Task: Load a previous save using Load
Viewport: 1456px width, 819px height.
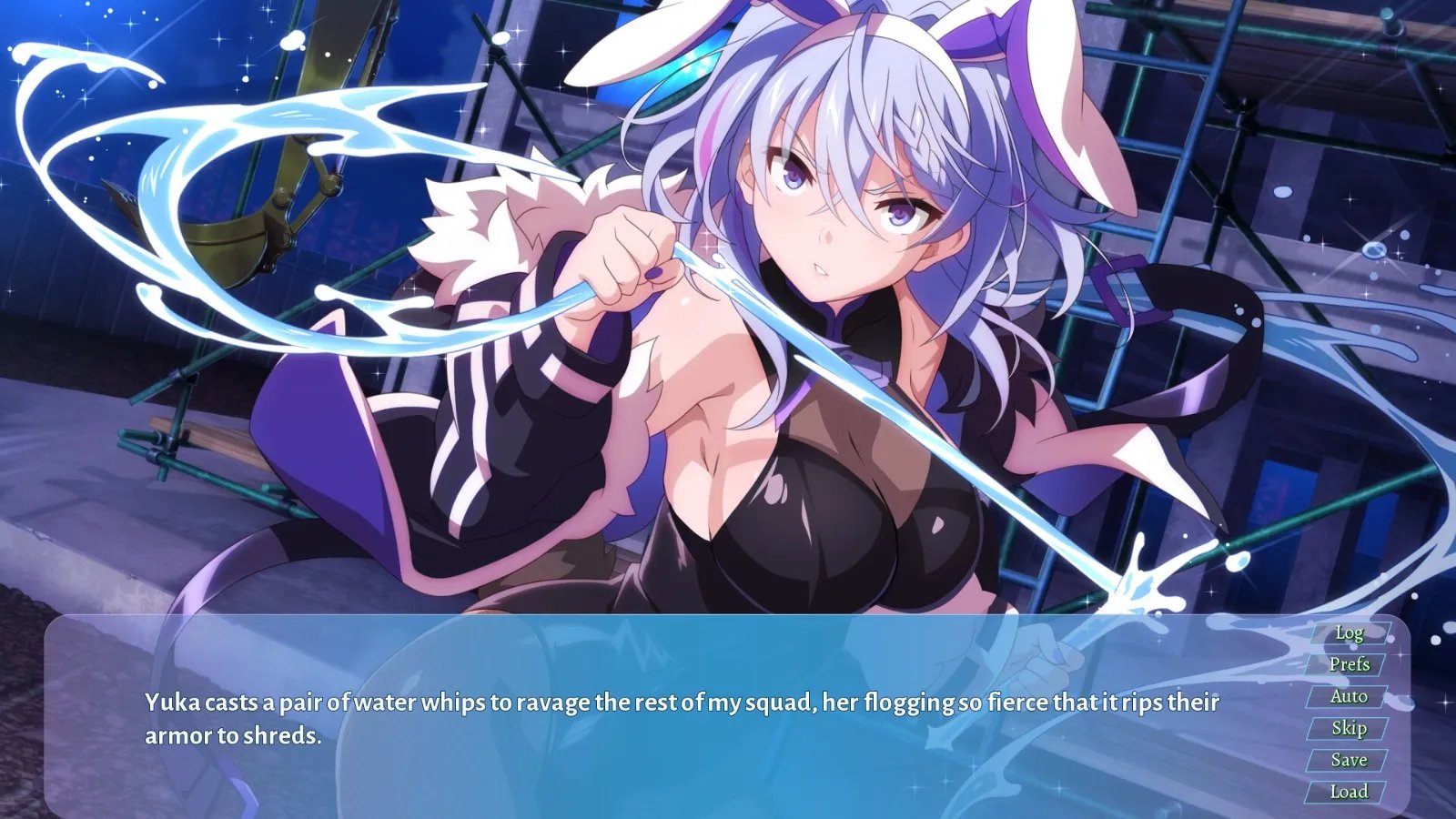Action: 1350,790
